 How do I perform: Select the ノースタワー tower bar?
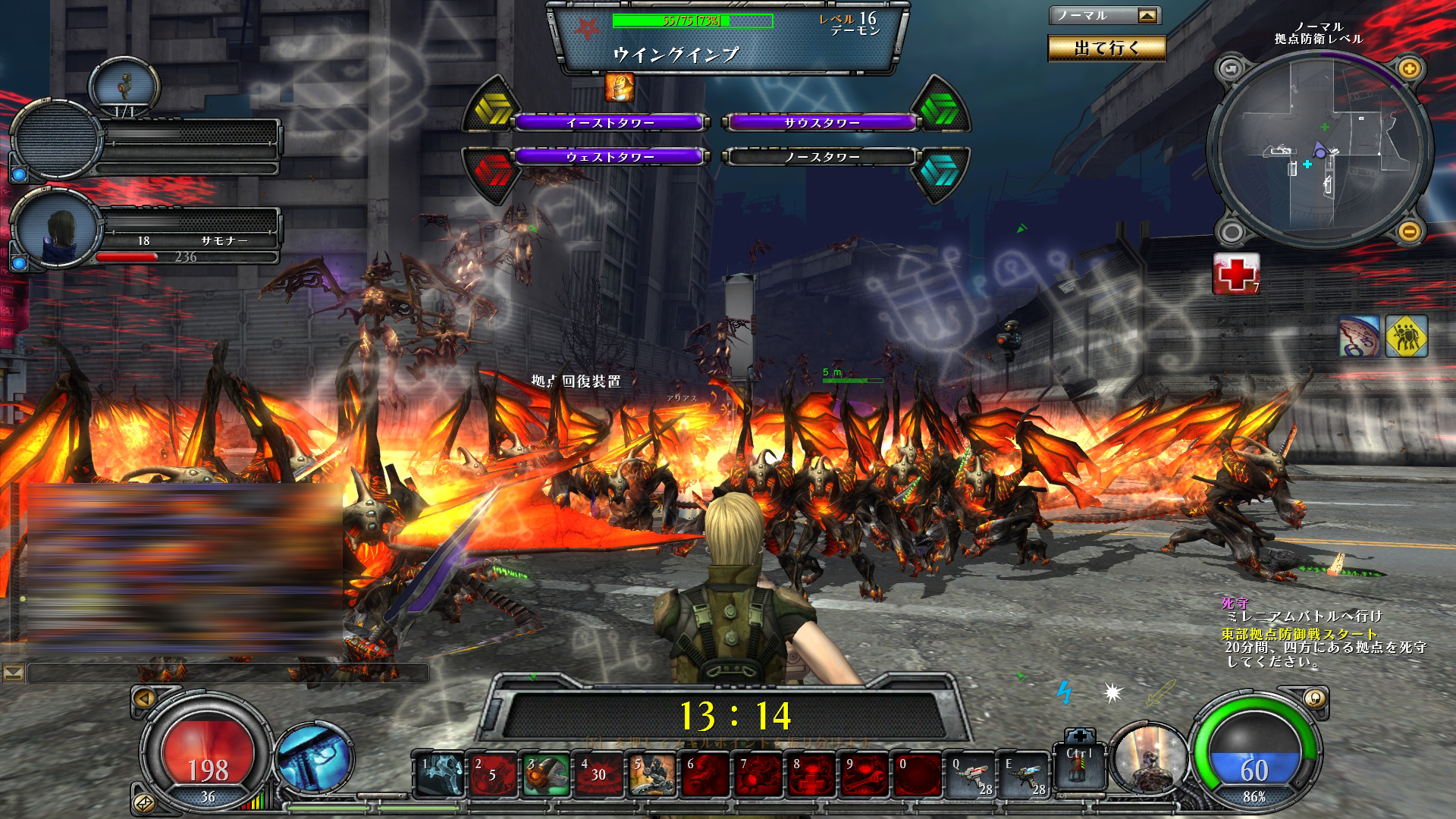point(821,157)
